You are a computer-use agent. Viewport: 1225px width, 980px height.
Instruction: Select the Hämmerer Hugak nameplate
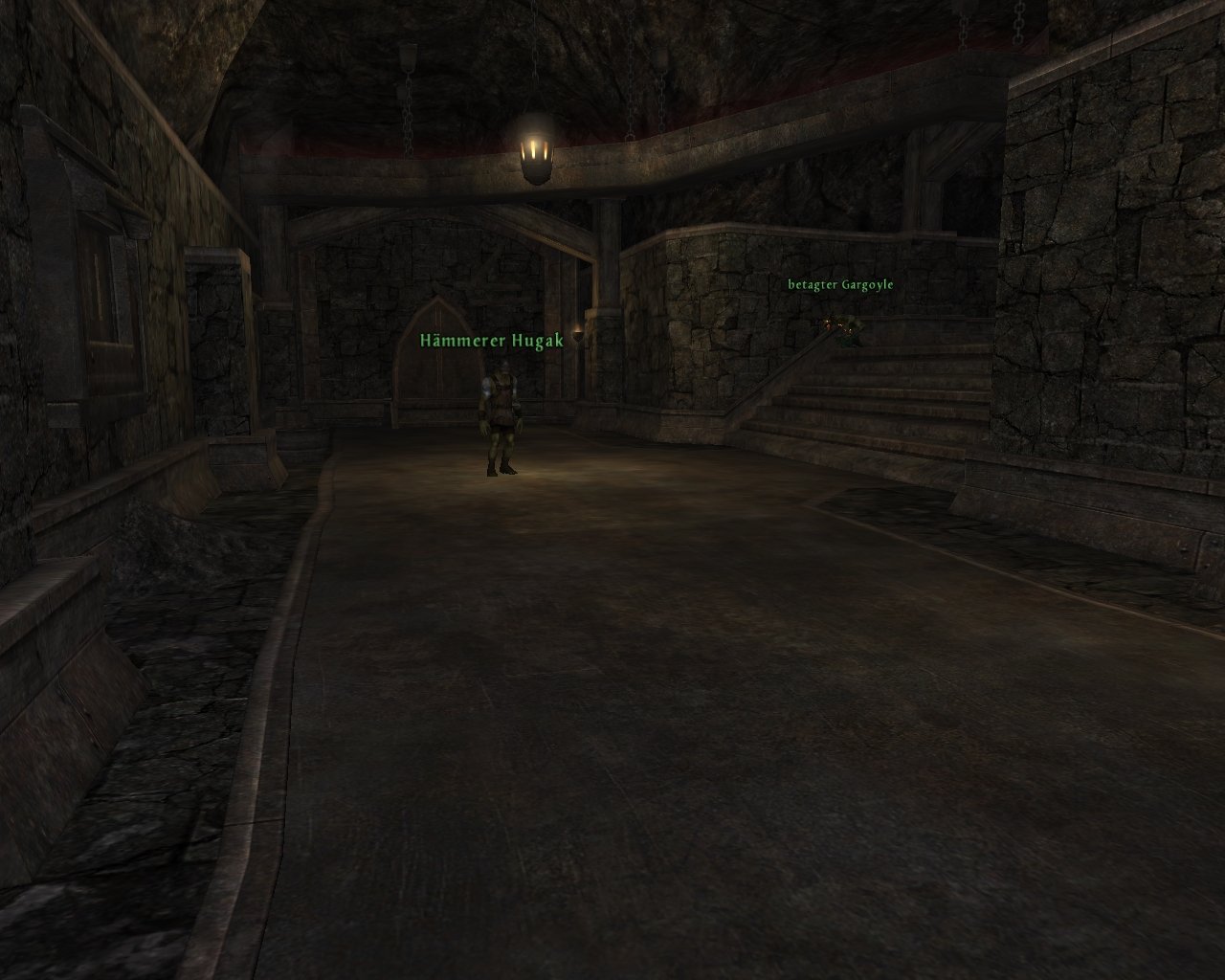click(491, 341)
